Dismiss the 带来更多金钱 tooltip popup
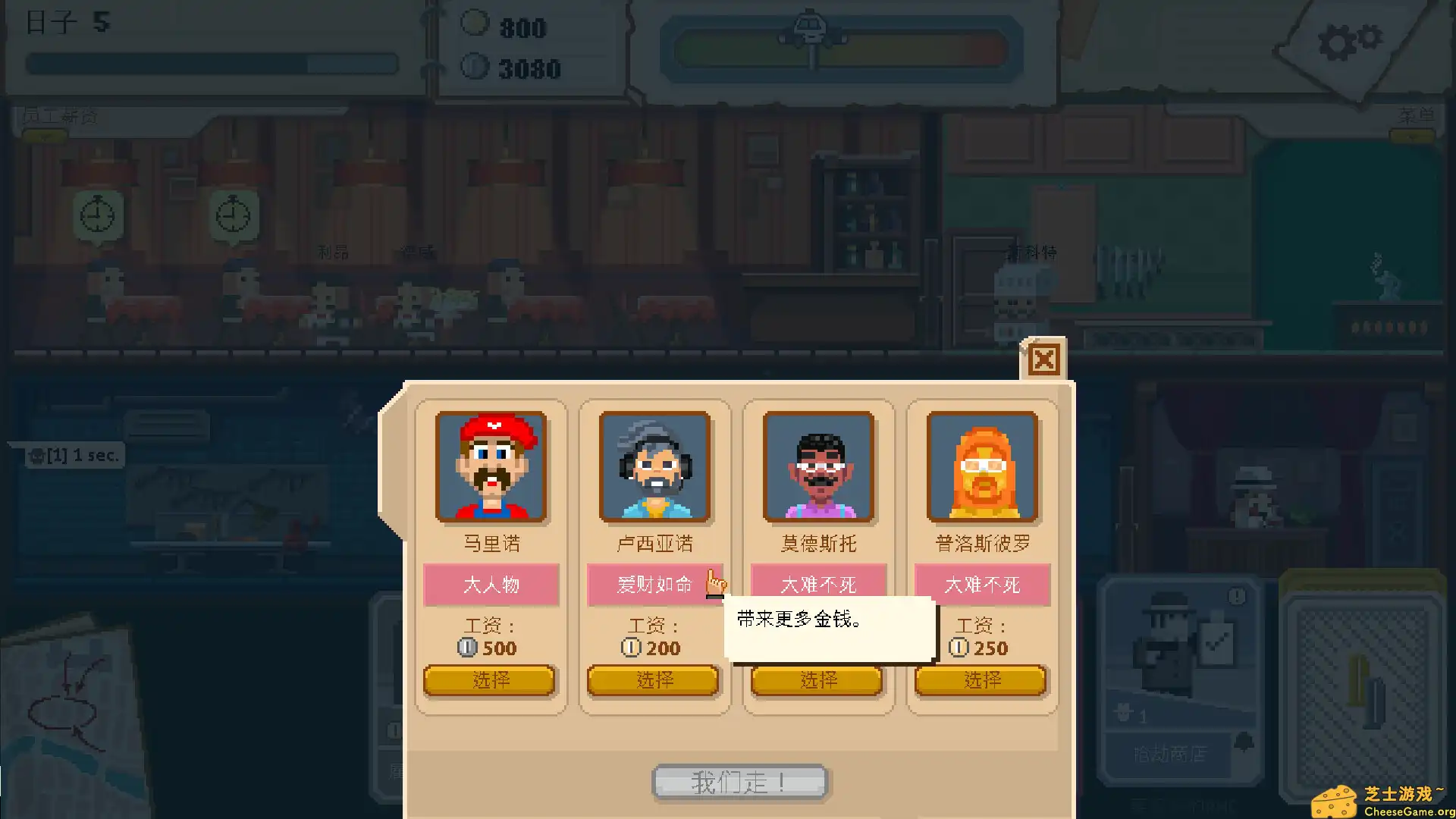 tap(829, 628)
